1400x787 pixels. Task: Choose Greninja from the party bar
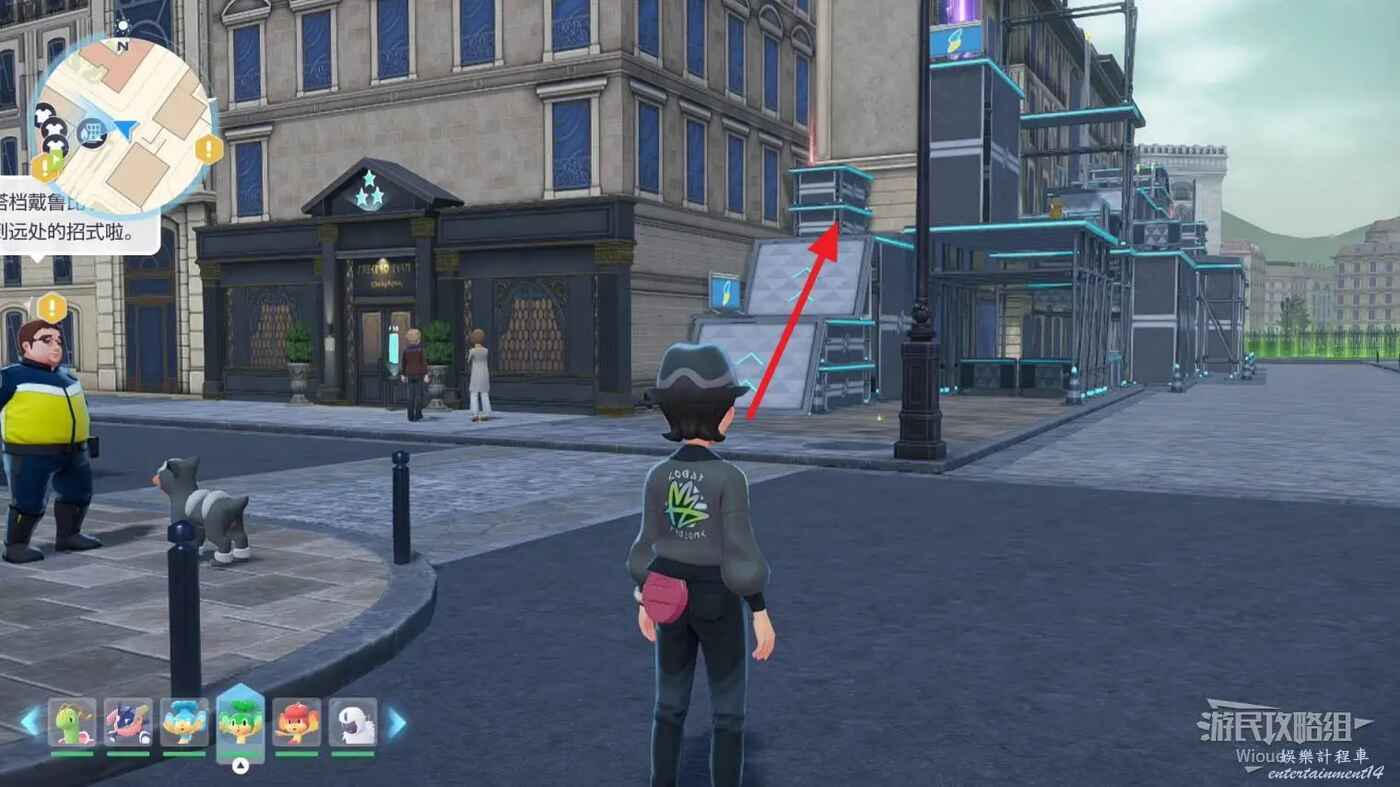128,722
